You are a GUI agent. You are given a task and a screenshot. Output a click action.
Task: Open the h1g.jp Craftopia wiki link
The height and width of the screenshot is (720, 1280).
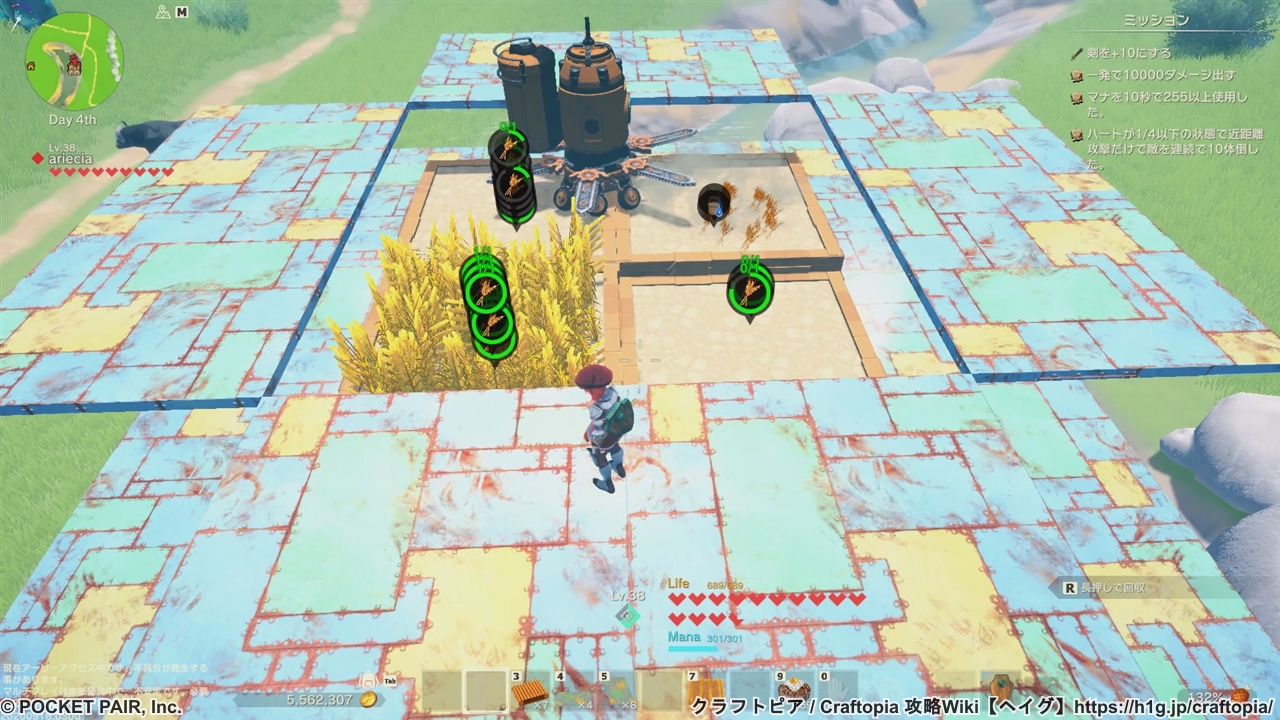(1174, 706)
